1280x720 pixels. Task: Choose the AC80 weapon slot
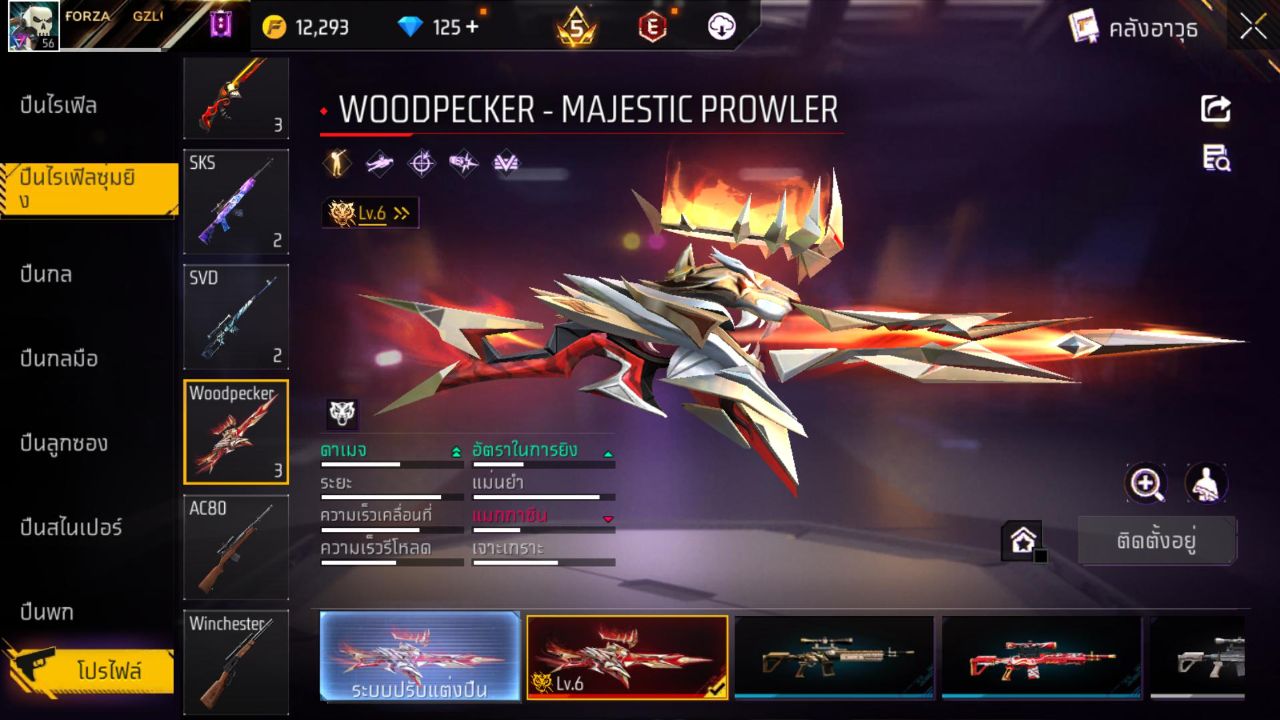point(236,547)
